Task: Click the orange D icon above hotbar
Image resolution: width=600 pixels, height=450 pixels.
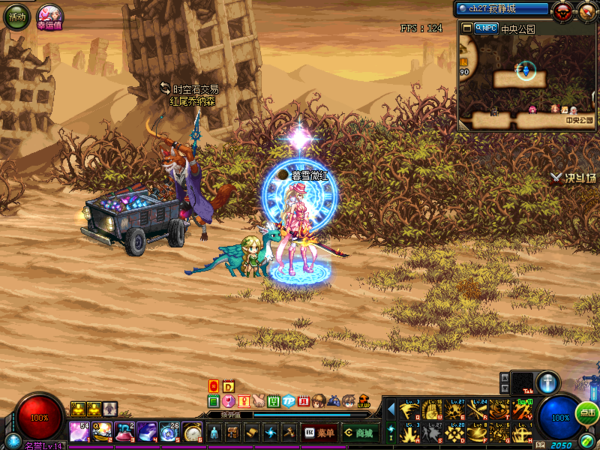Action: 228,386
